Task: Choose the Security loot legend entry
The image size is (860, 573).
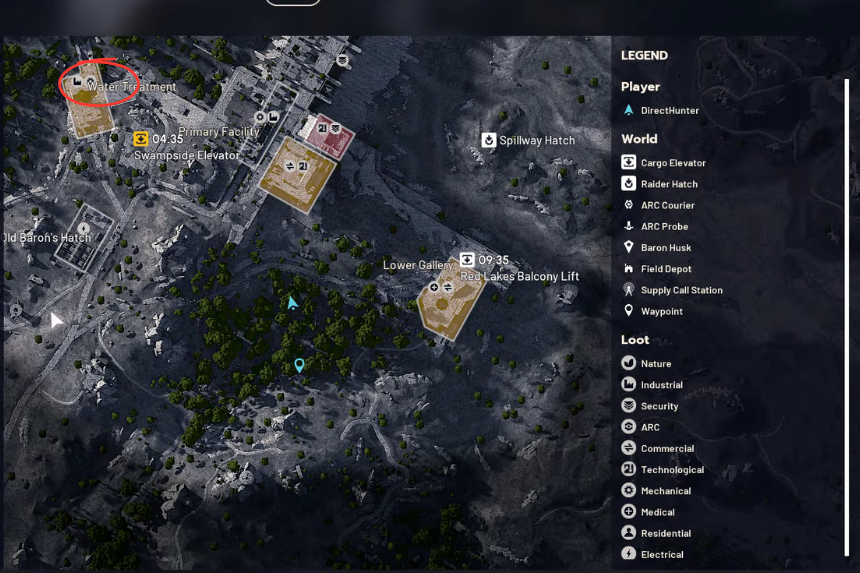Action: (659, 406)
